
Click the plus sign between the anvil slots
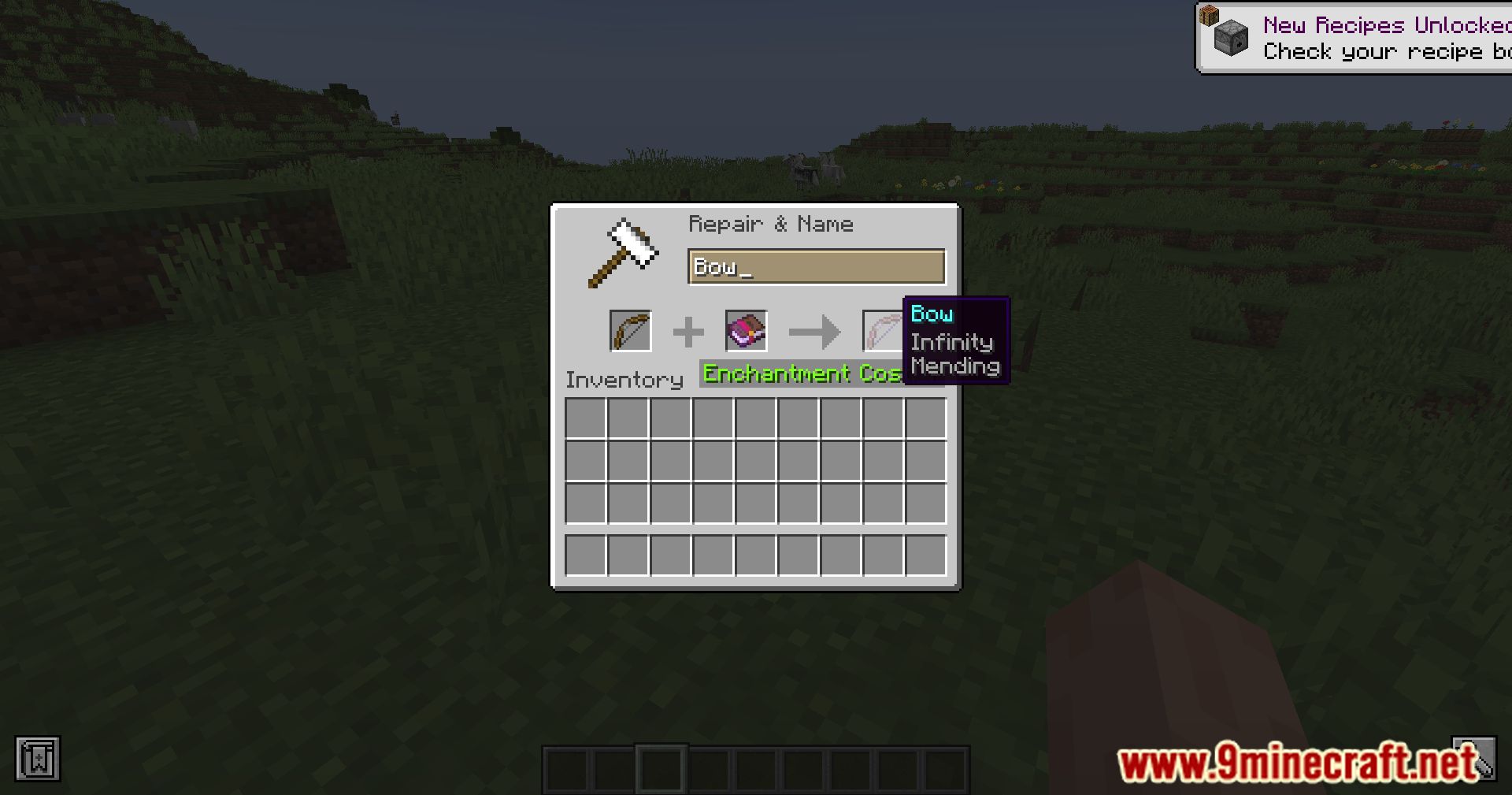688,332
